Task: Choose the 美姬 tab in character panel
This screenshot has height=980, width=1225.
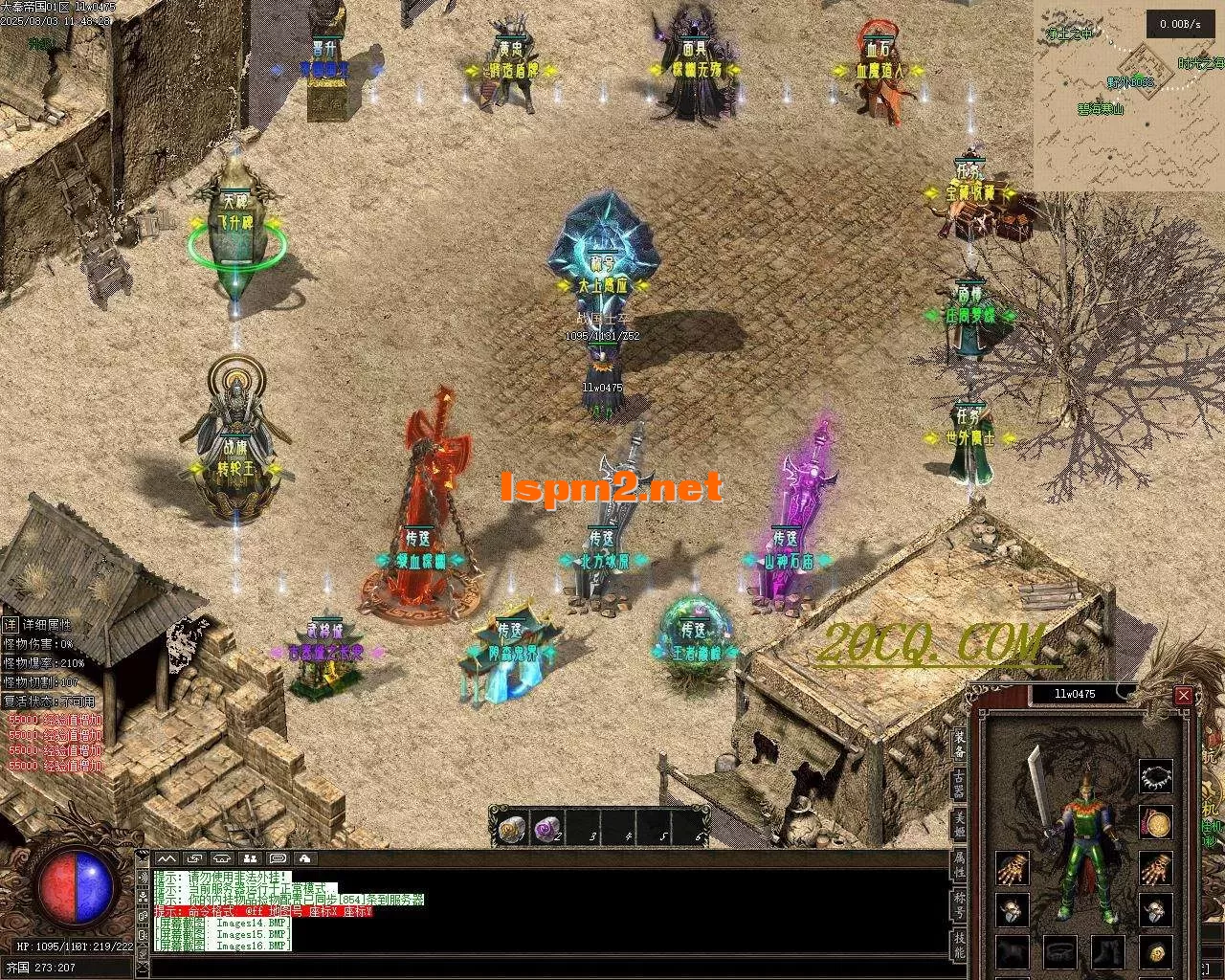Action: pos(959,823)
